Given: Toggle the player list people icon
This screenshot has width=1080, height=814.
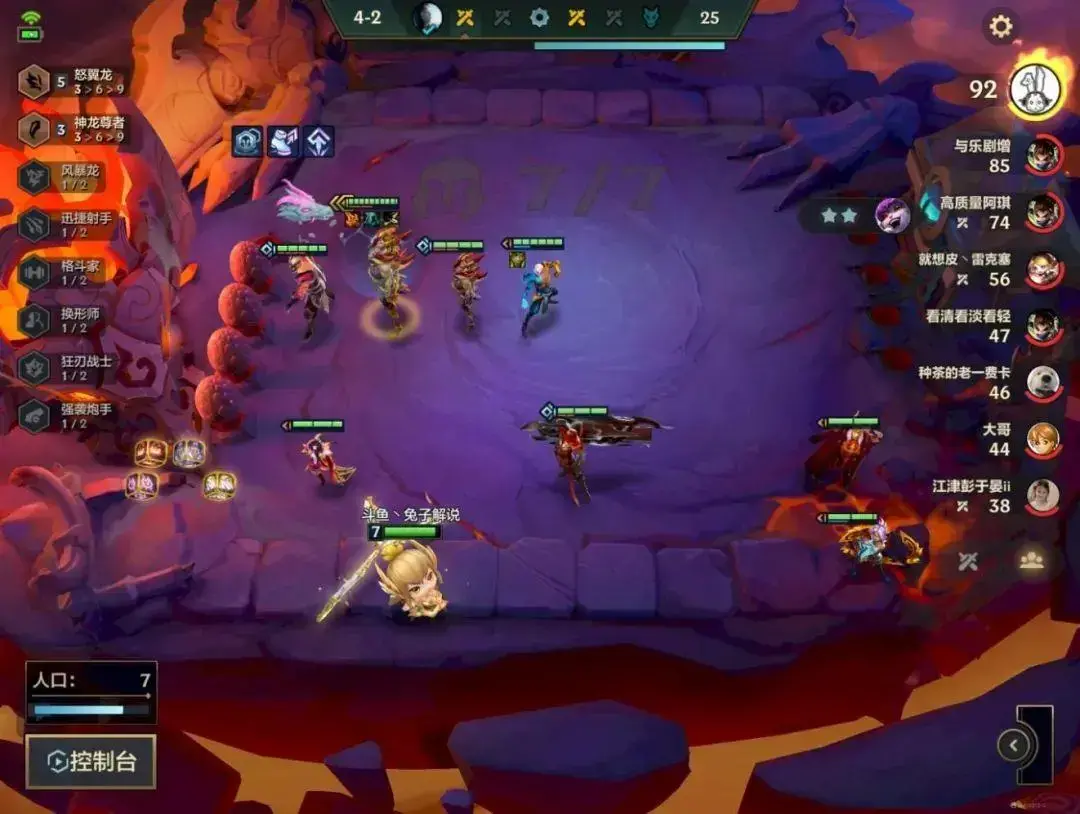Looking at the screenshot, I should click(x=1031, y=560).
